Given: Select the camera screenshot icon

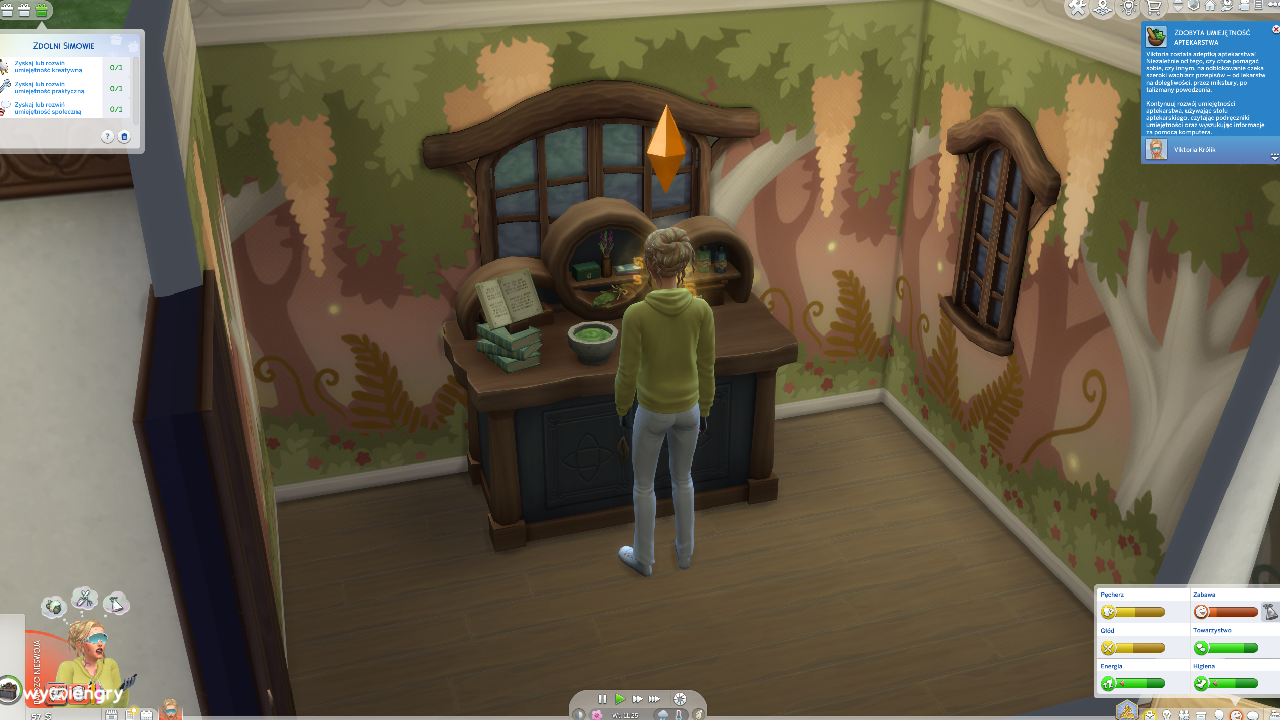Looking at the screenshot, I should [1227, 7].
